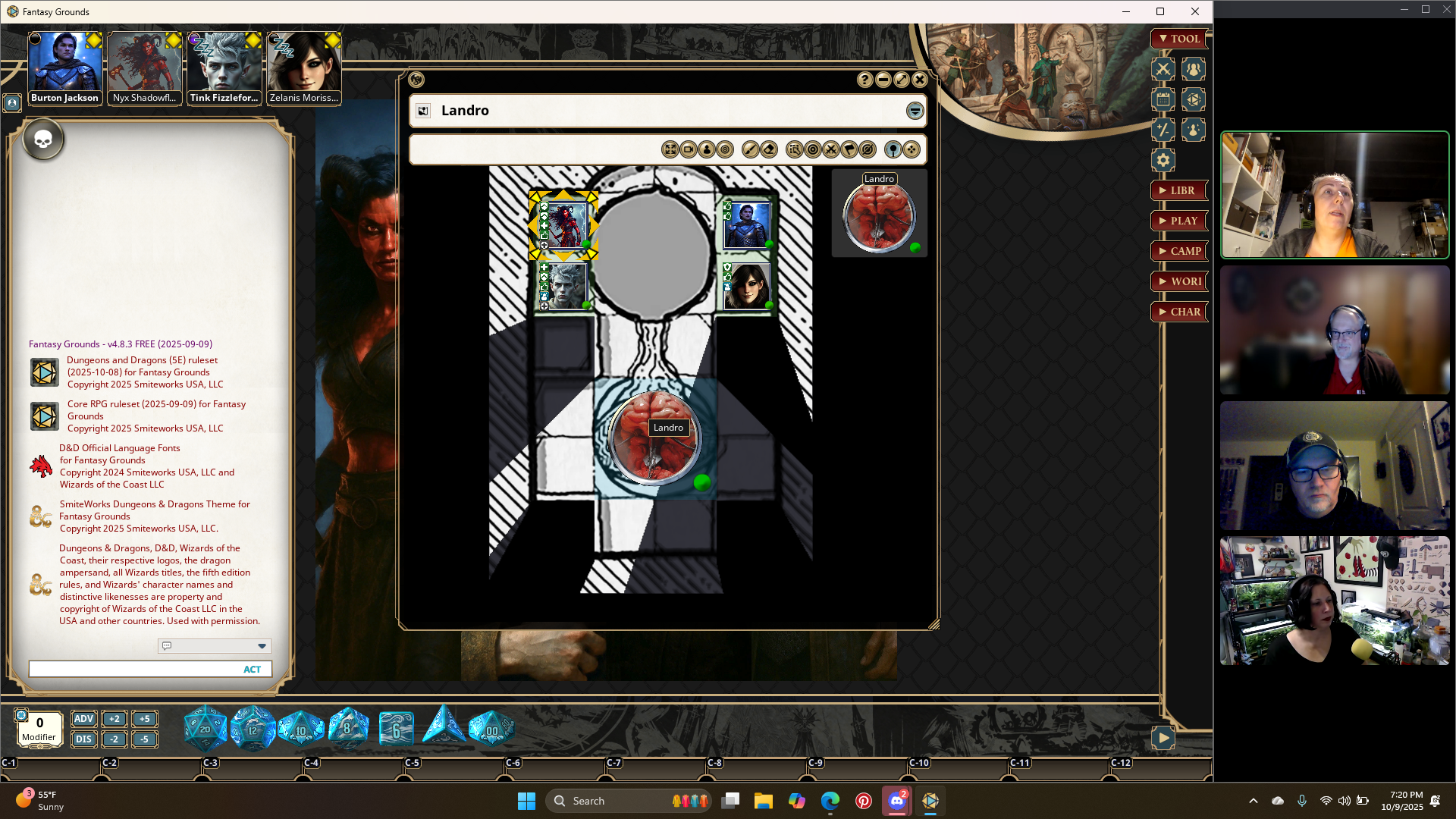This screenshot has height=819, width=1456.
Task: Expand the CHAR sidebar section
Action: (x=1178, y=312)
